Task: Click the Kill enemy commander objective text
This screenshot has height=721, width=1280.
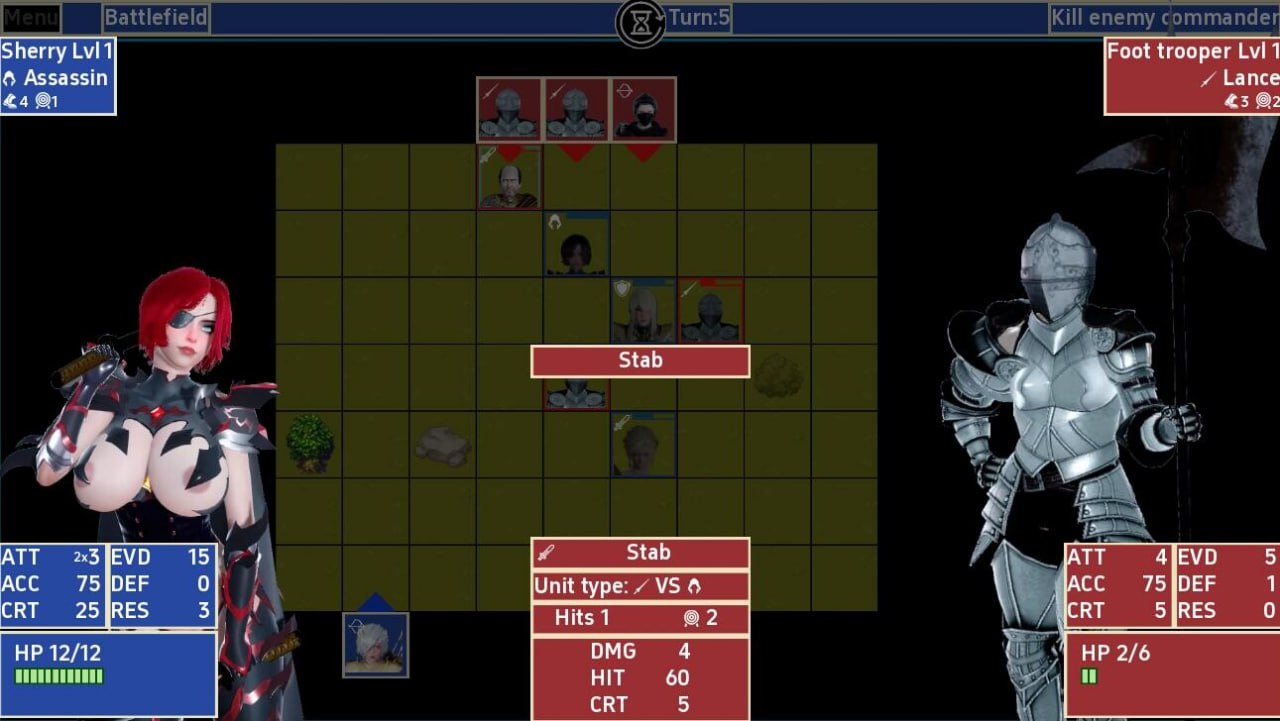Action: pyautogui.click(x=1163, y=17)
